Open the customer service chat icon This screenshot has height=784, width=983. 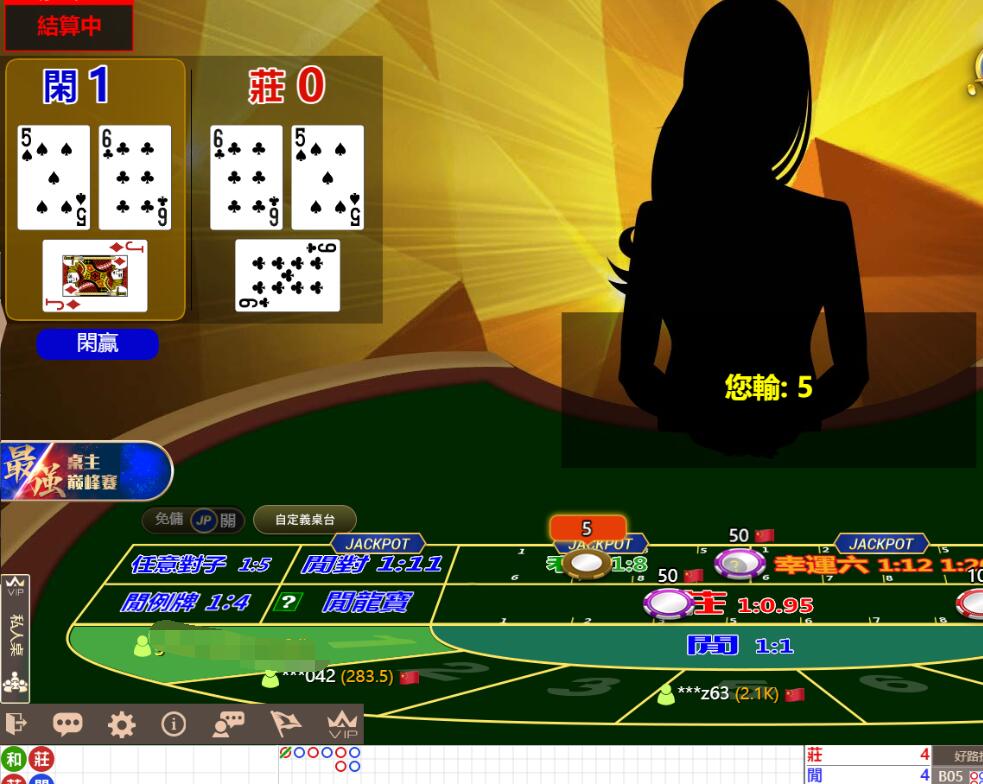coord(228,724)
